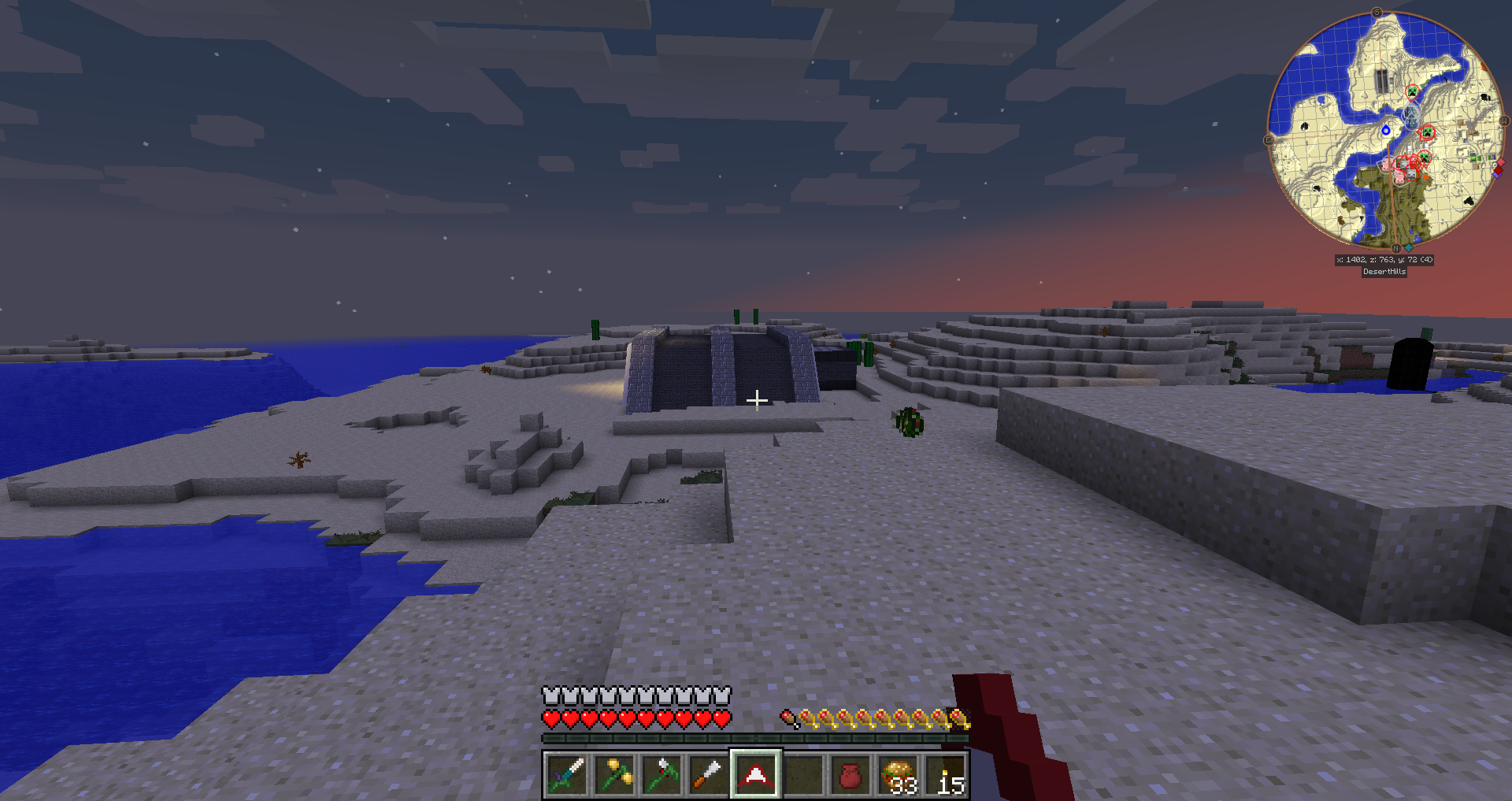This screenshot has height=801, width=1512.
Task: Select the red clay pot slot
Action: (850, 775)
